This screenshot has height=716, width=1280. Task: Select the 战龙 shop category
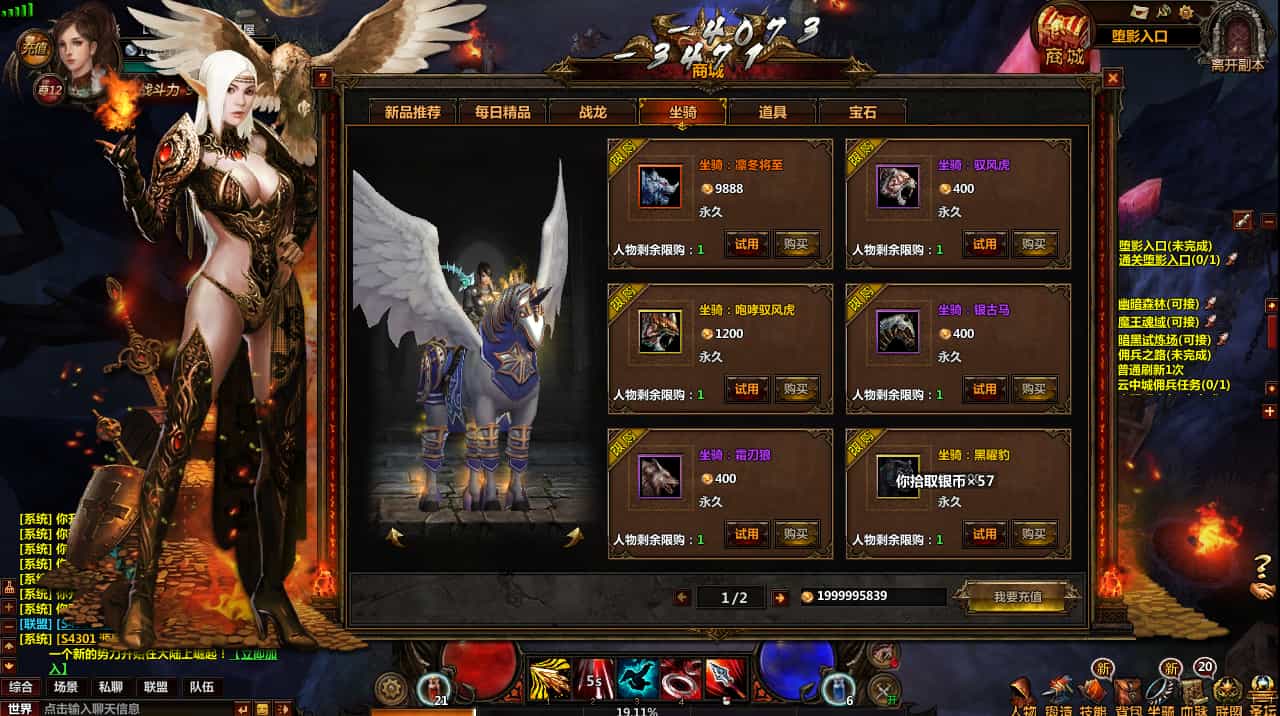point(592,112)
